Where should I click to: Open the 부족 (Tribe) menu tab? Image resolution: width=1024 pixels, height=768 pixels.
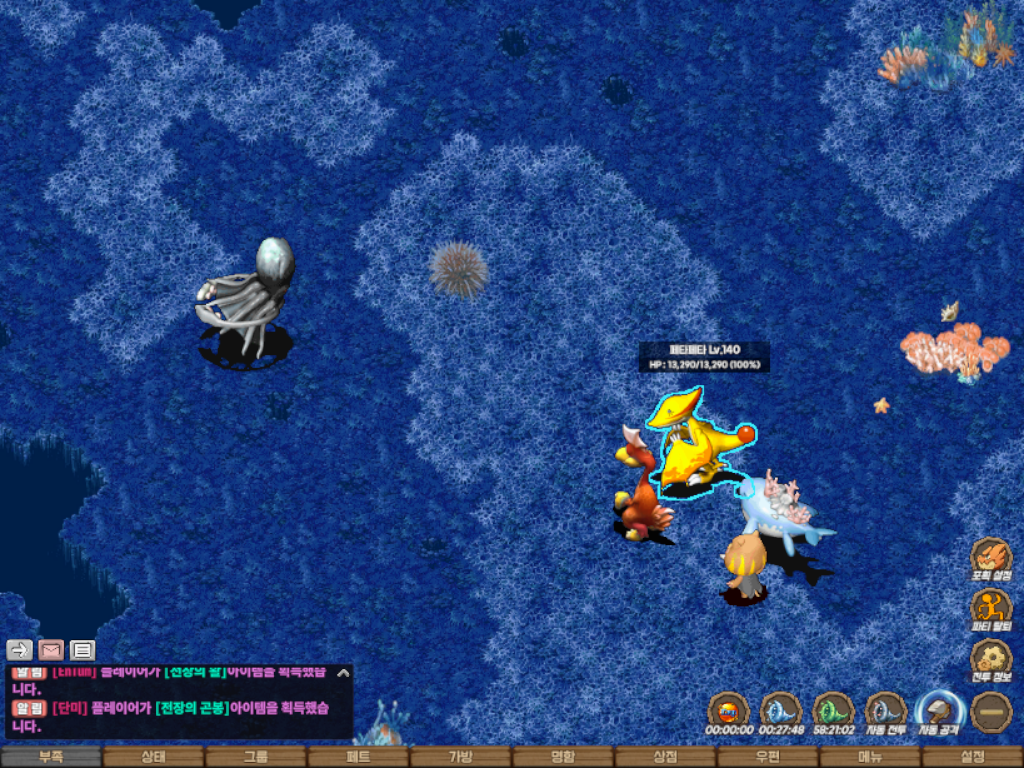click(x=51, y=757)
